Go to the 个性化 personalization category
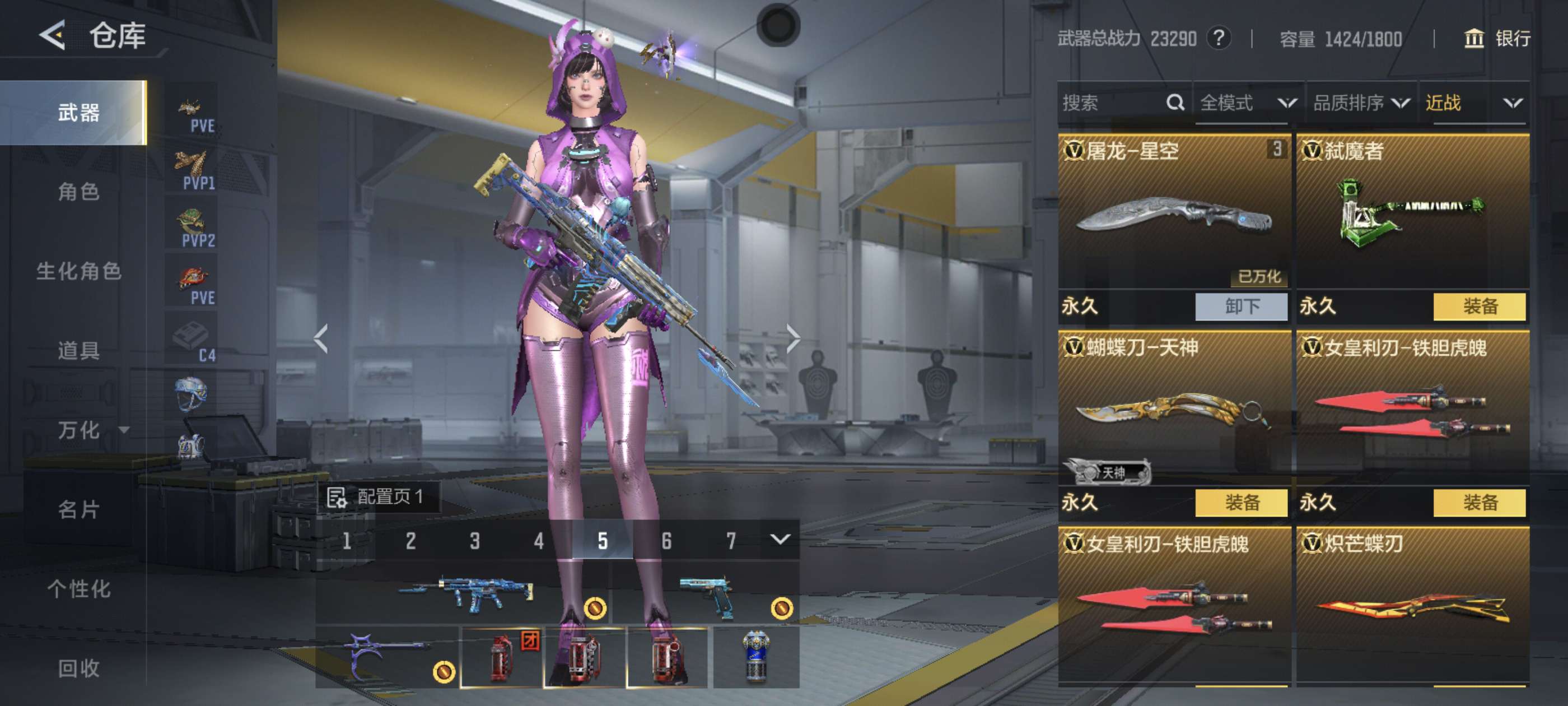The image size is (1568, 706). [x=78, y=589]
